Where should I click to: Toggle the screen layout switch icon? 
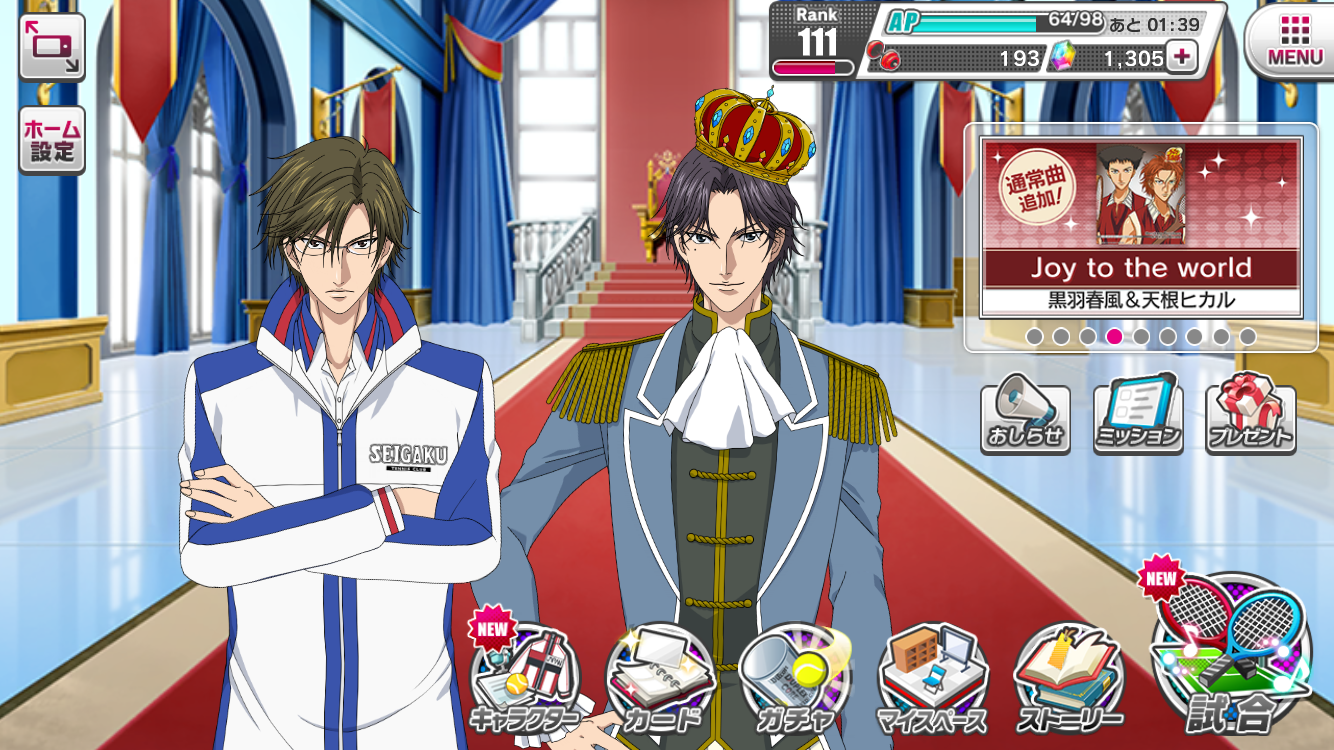pos(51,47)
